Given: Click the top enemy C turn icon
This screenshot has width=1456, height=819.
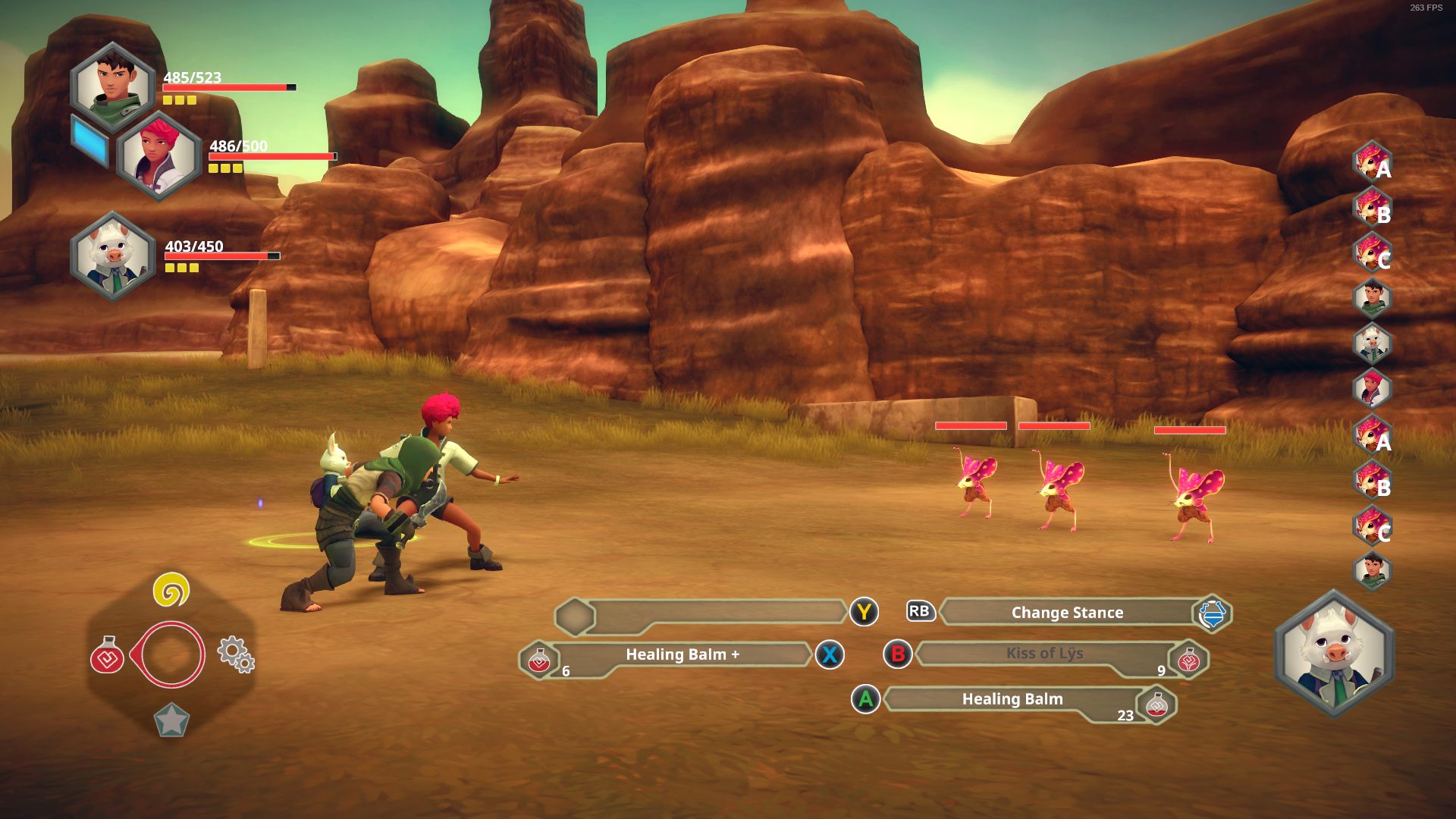Looking at the screenshot, I should click(1372, 253).
